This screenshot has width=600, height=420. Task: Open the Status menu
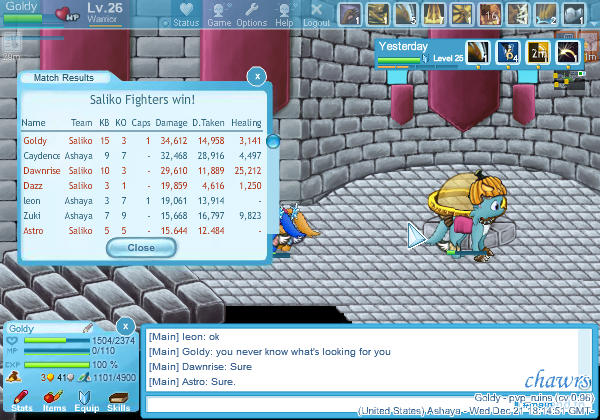[x=180, y=16]
